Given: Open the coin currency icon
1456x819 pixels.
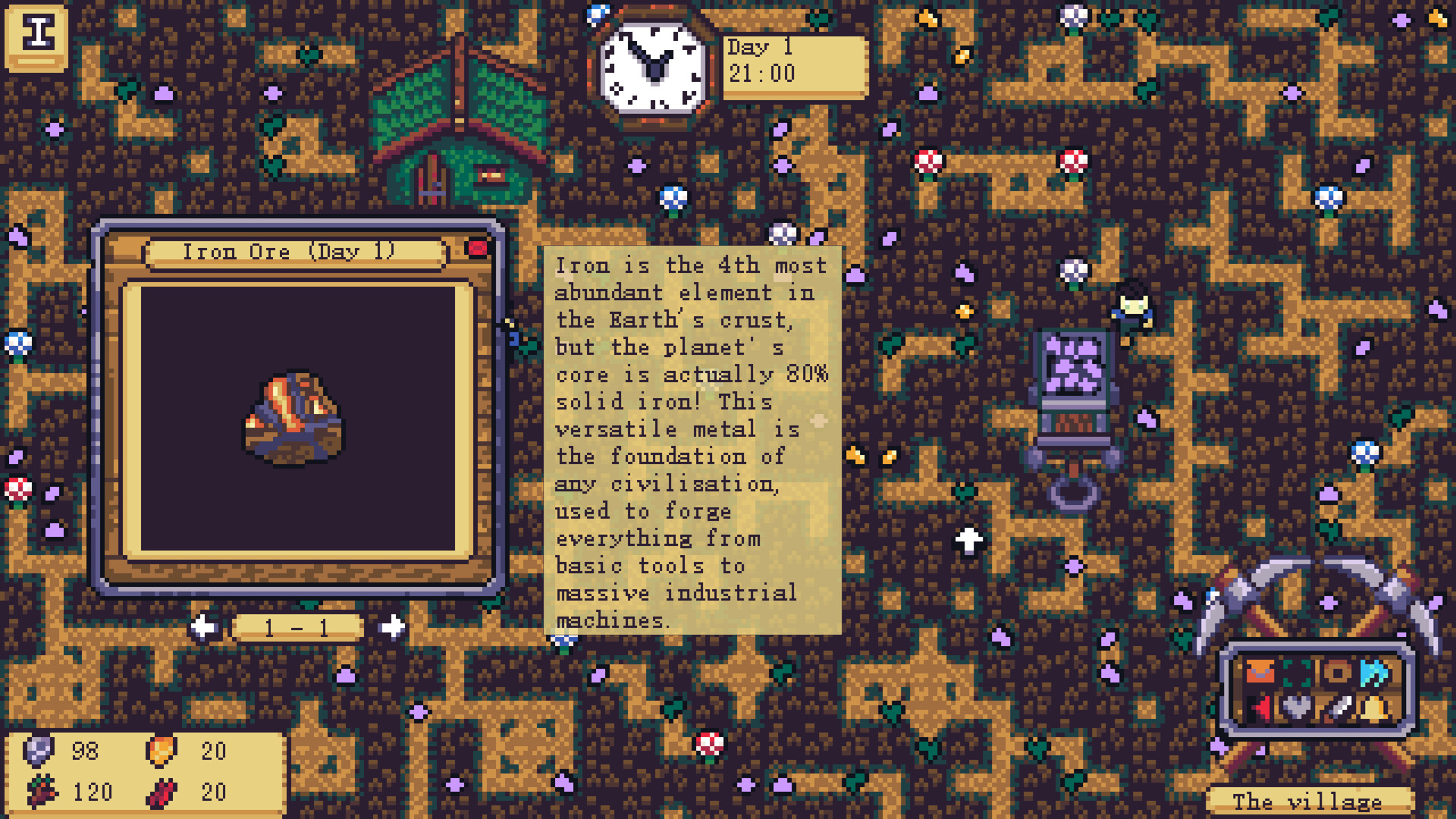Looking at the screenshot, I should [x=1336, y=673].
